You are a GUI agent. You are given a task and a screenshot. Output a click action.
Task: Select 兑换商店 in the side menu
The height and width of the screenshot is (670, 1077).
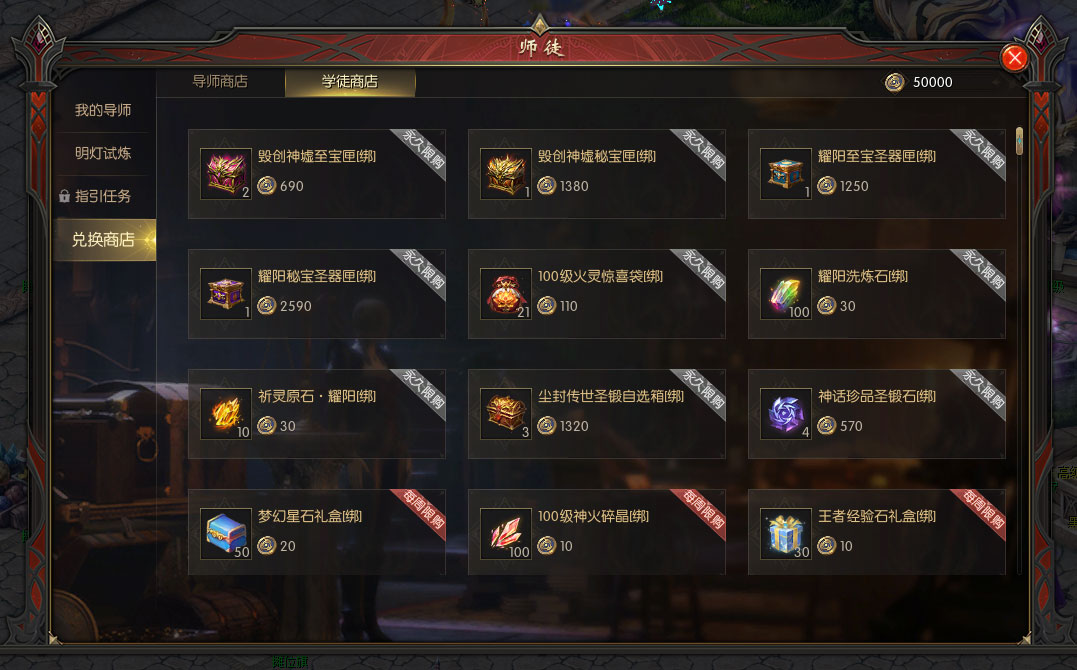point(103,240)
